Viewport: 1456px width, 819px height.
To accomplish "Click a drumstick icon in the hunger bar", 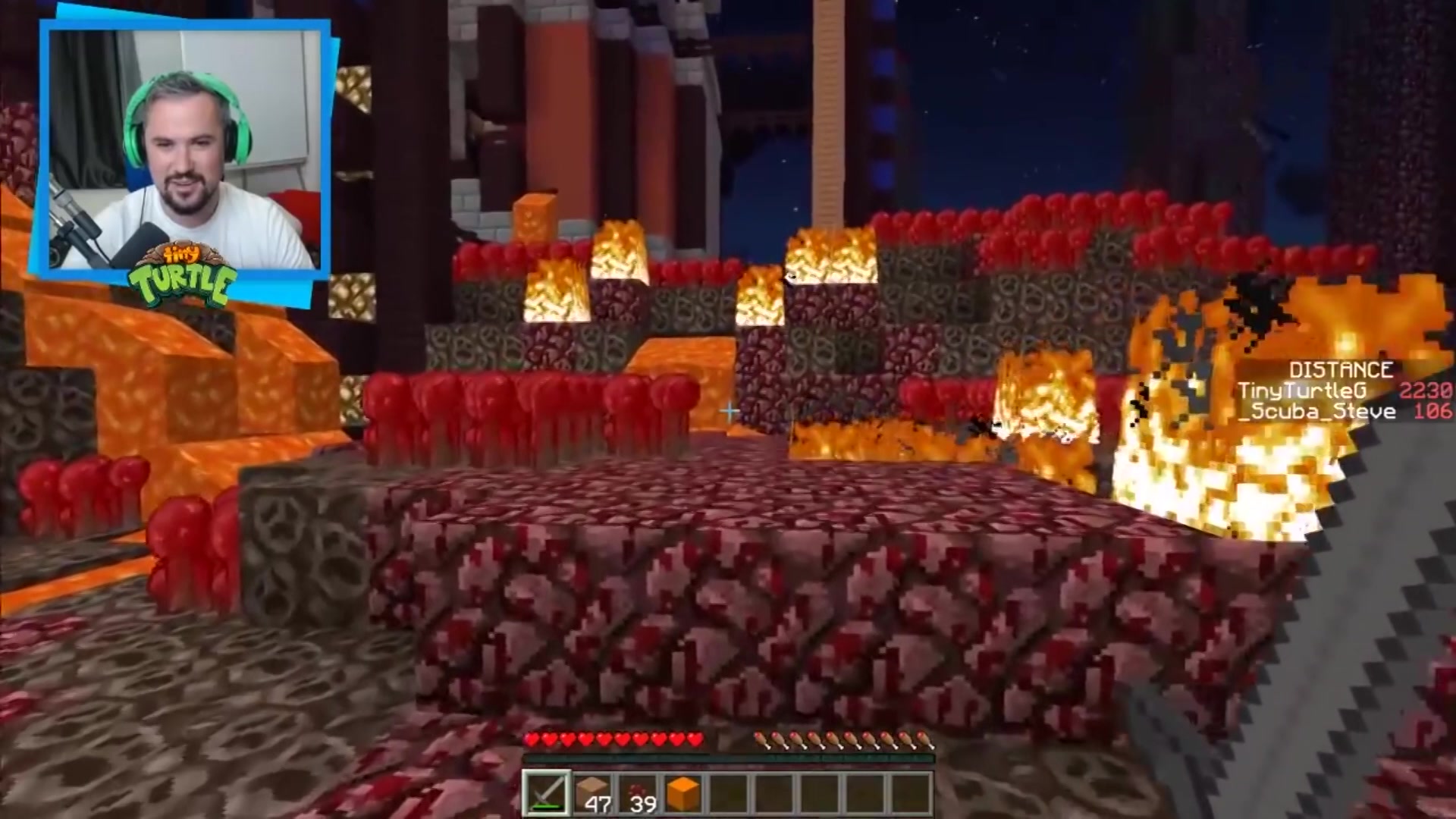I will point(834,737).
